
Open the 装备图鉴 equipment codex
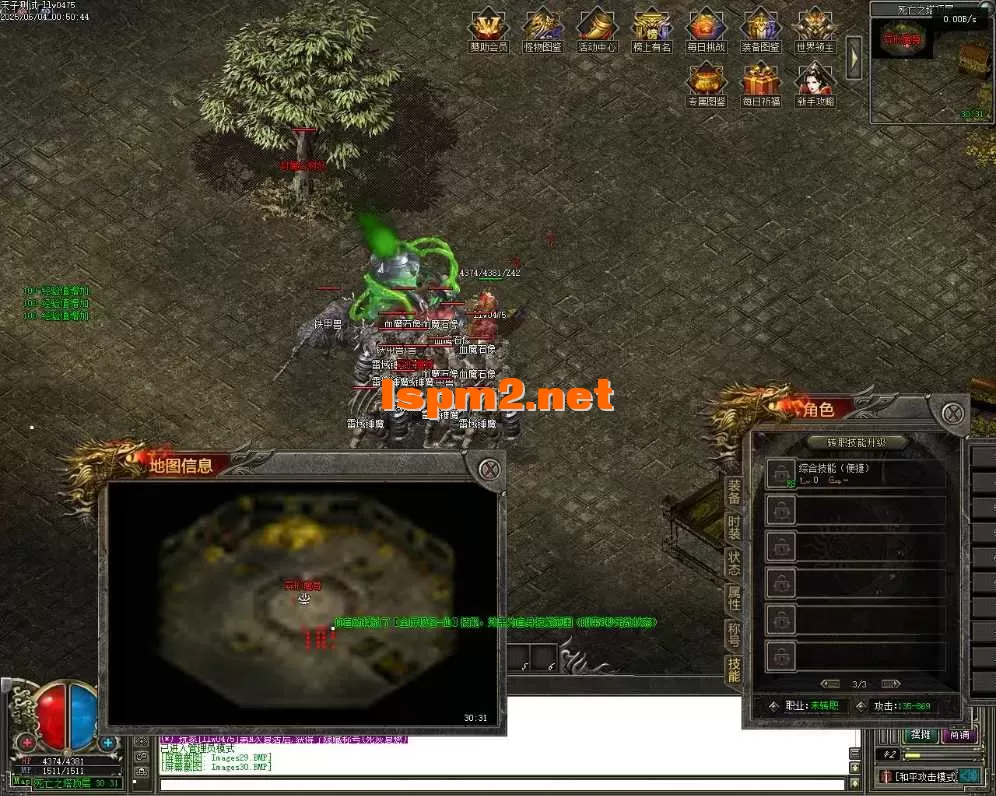(761, 27)
